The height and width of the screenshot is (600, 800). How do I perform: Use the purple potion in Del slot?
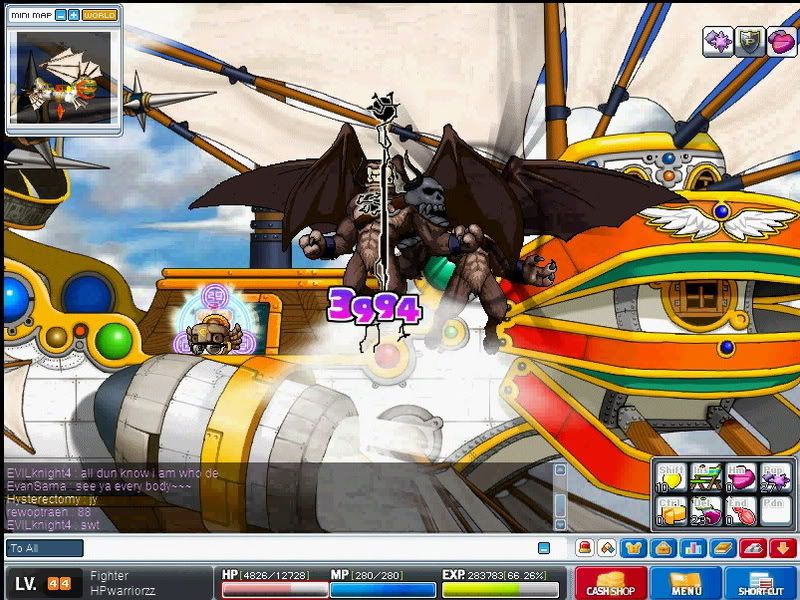click(x=707, y=513)
